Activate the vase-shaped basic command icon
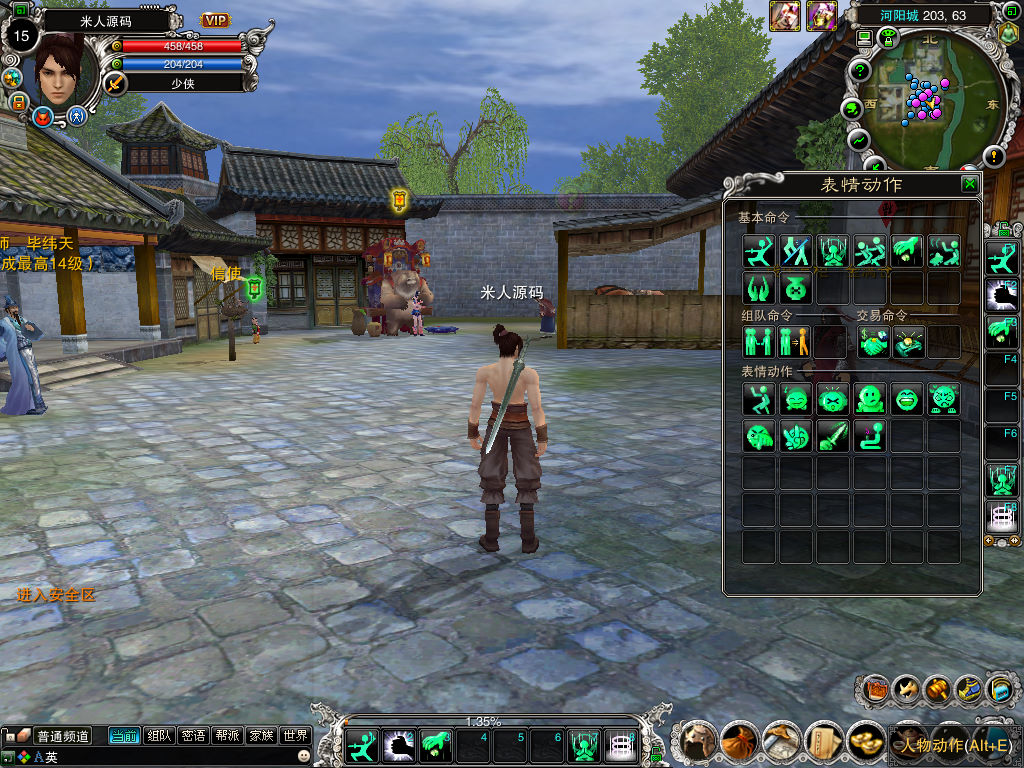Screen dimensions: 1024x768 point(796,289)
